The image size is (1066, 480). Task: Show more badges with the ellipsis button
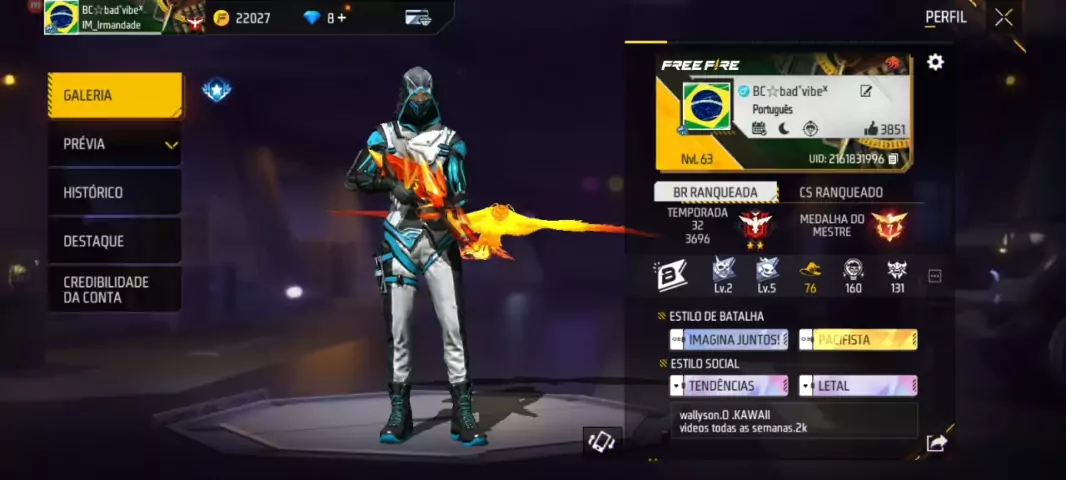(935, 276)
